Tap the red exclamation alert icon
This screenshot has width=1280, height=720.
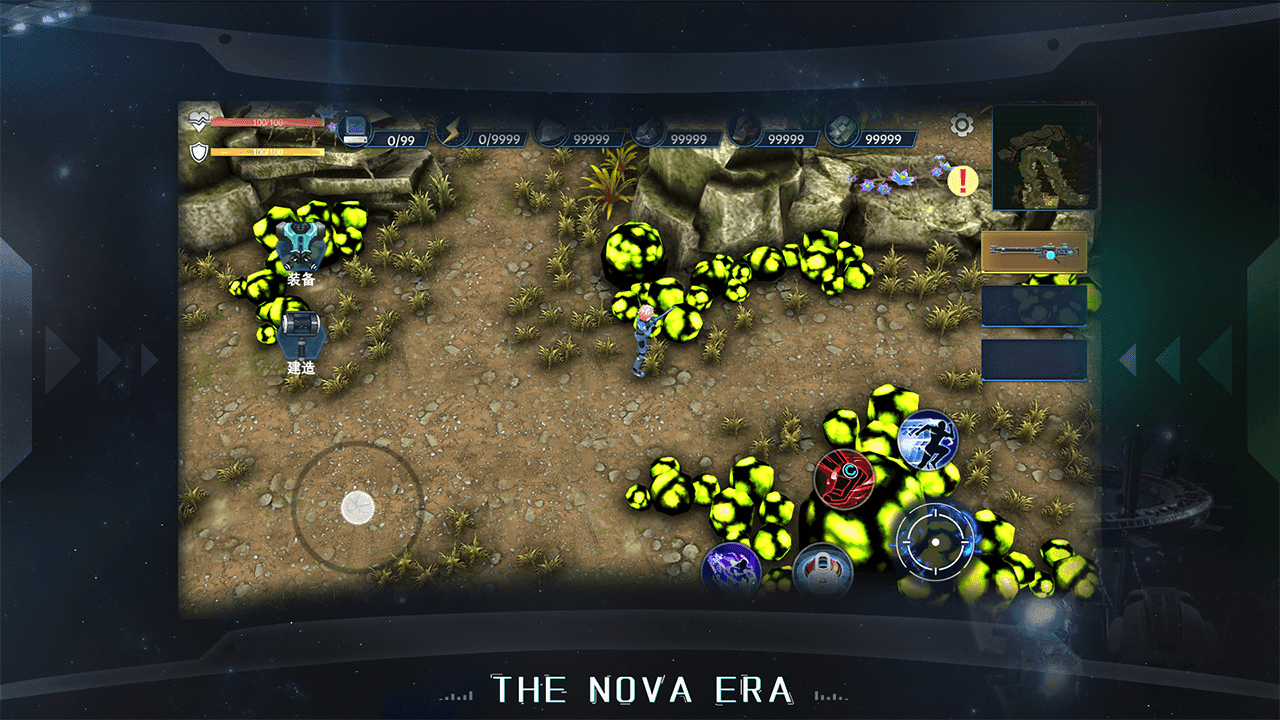pyautogui.click(x=962, y=181)
